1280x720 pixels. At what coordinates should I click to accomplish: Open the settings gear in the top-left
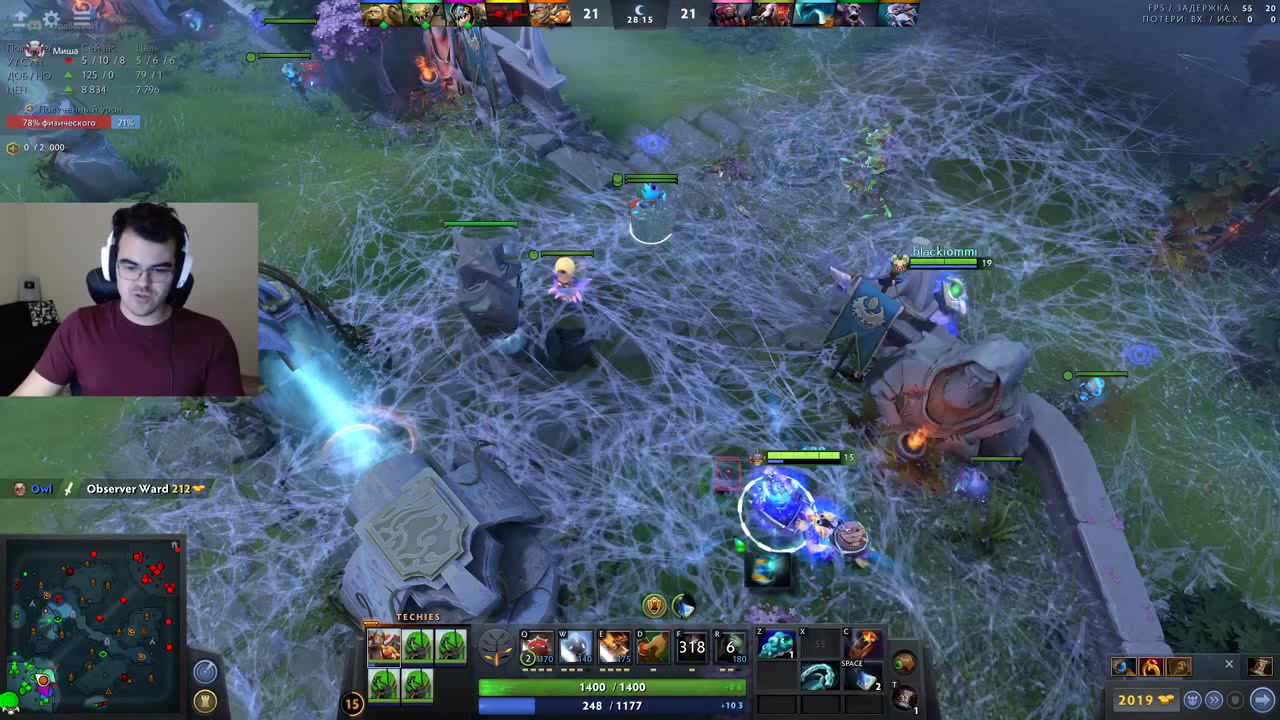51,18
